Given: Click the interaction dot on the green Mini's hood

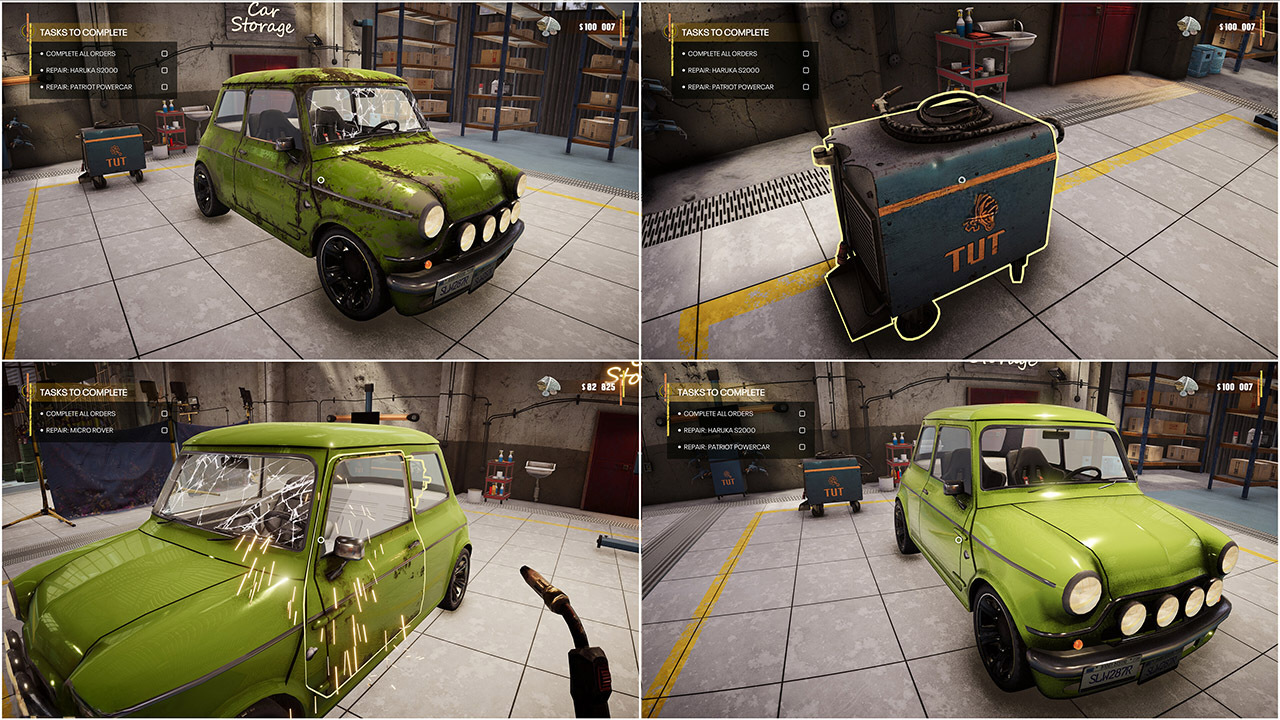Looking at the screenshot, I should (321, 179).
